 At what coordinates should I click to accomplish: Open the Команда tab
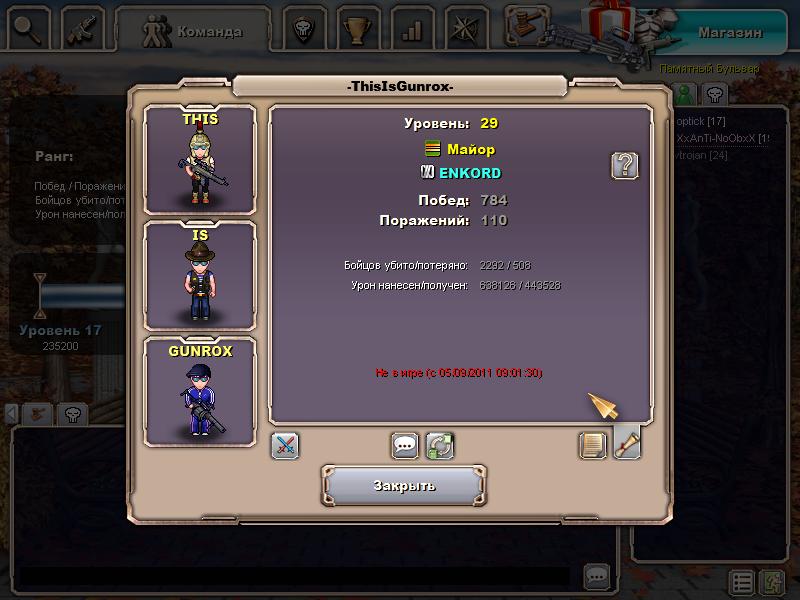(x=195, y=31)
